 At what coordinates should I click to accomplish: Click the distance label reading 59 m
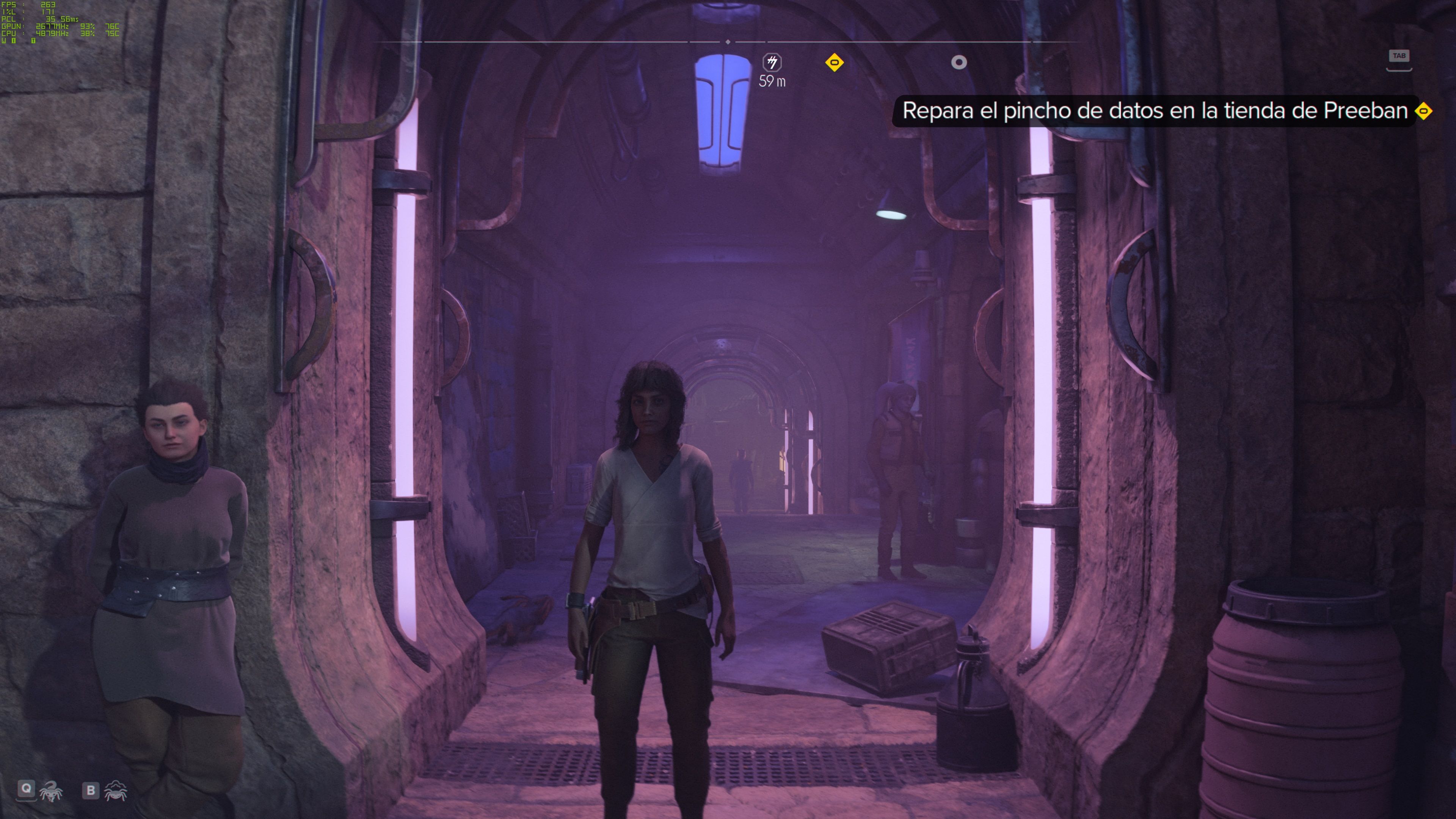pyautogui.click(x=772, y=81)
